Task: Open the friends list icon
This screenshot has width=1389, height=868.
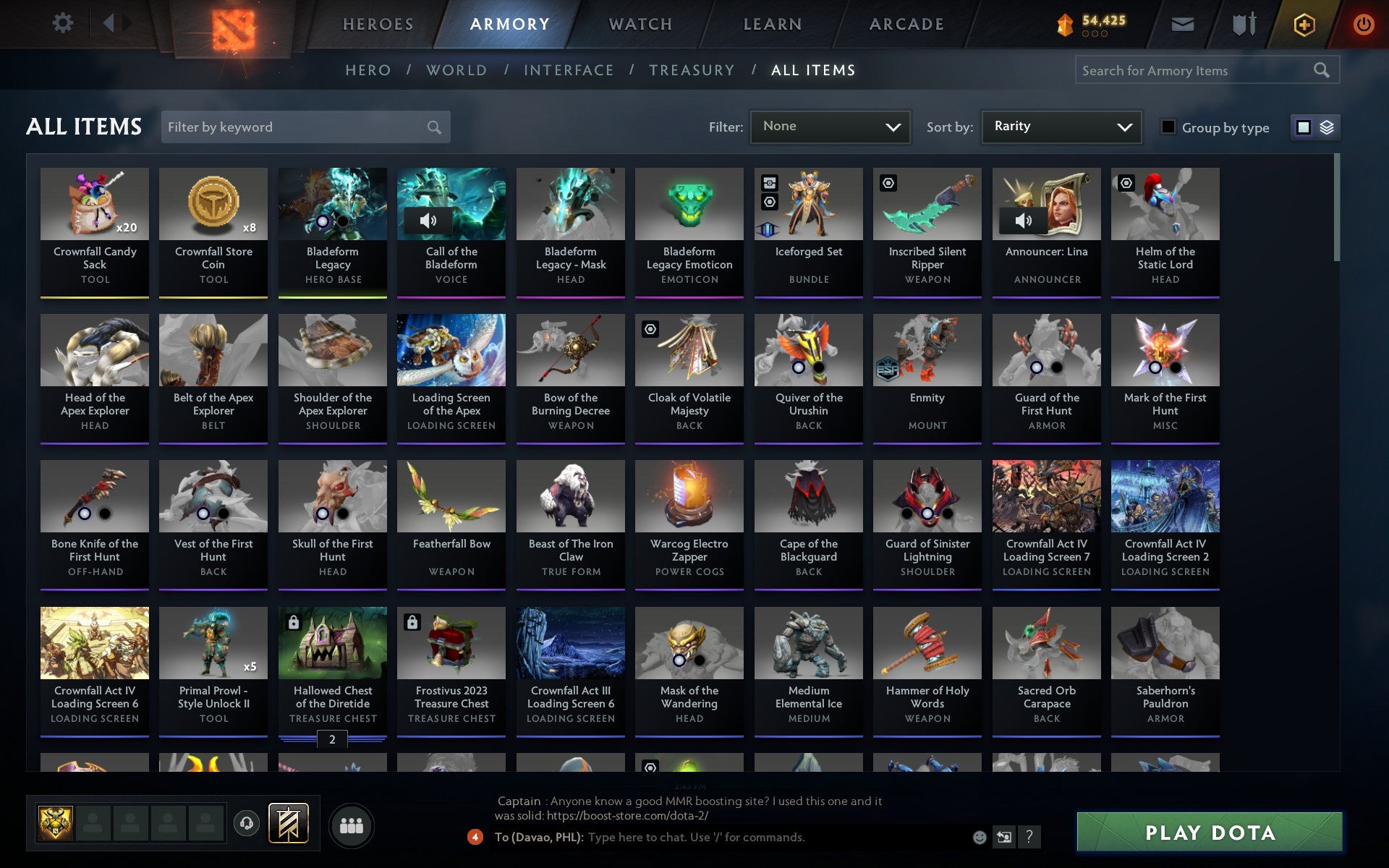Action: click(x=352, y=825)
